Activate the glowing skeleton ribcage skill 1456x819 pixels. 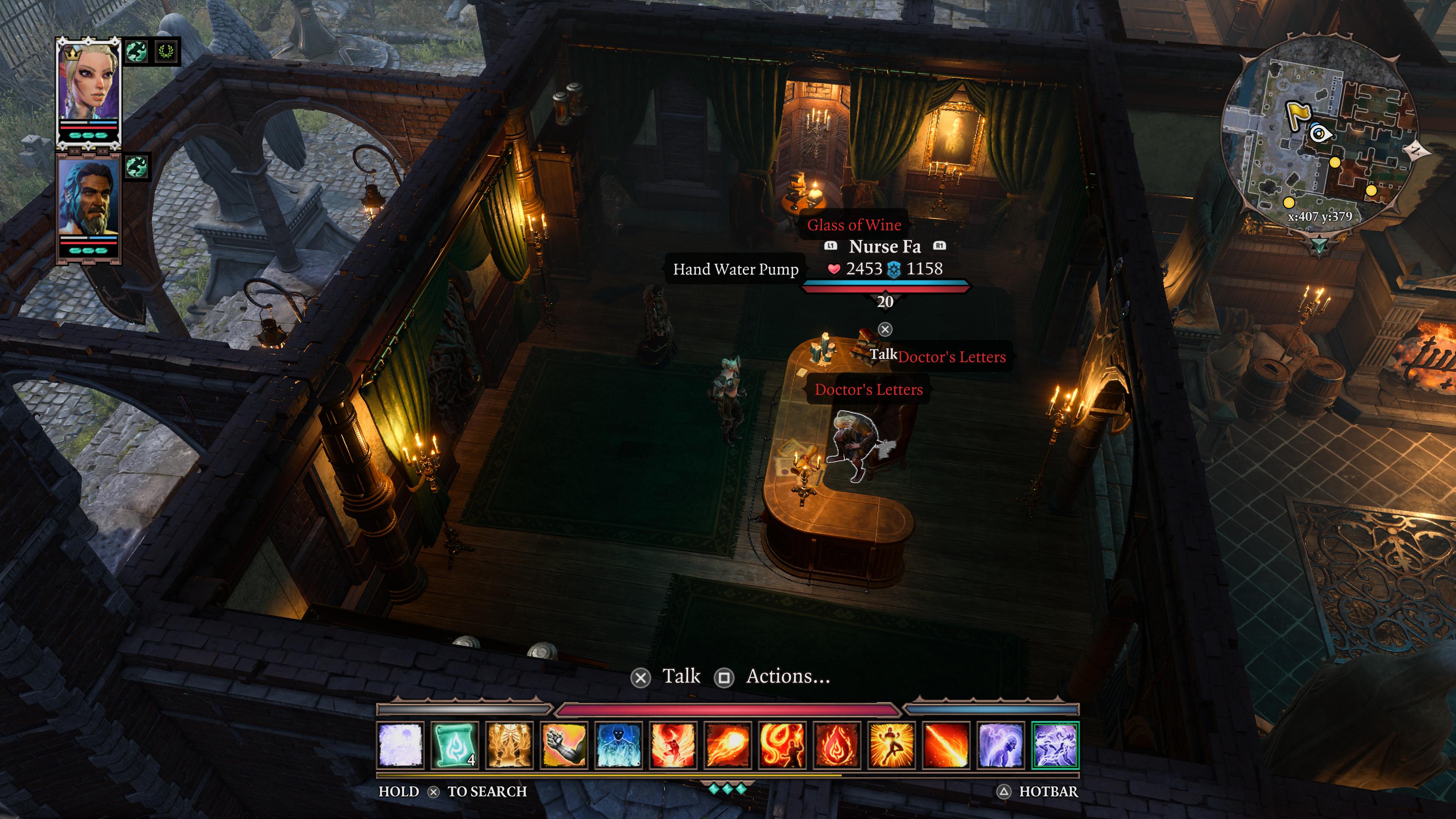[x=509, y=745]
